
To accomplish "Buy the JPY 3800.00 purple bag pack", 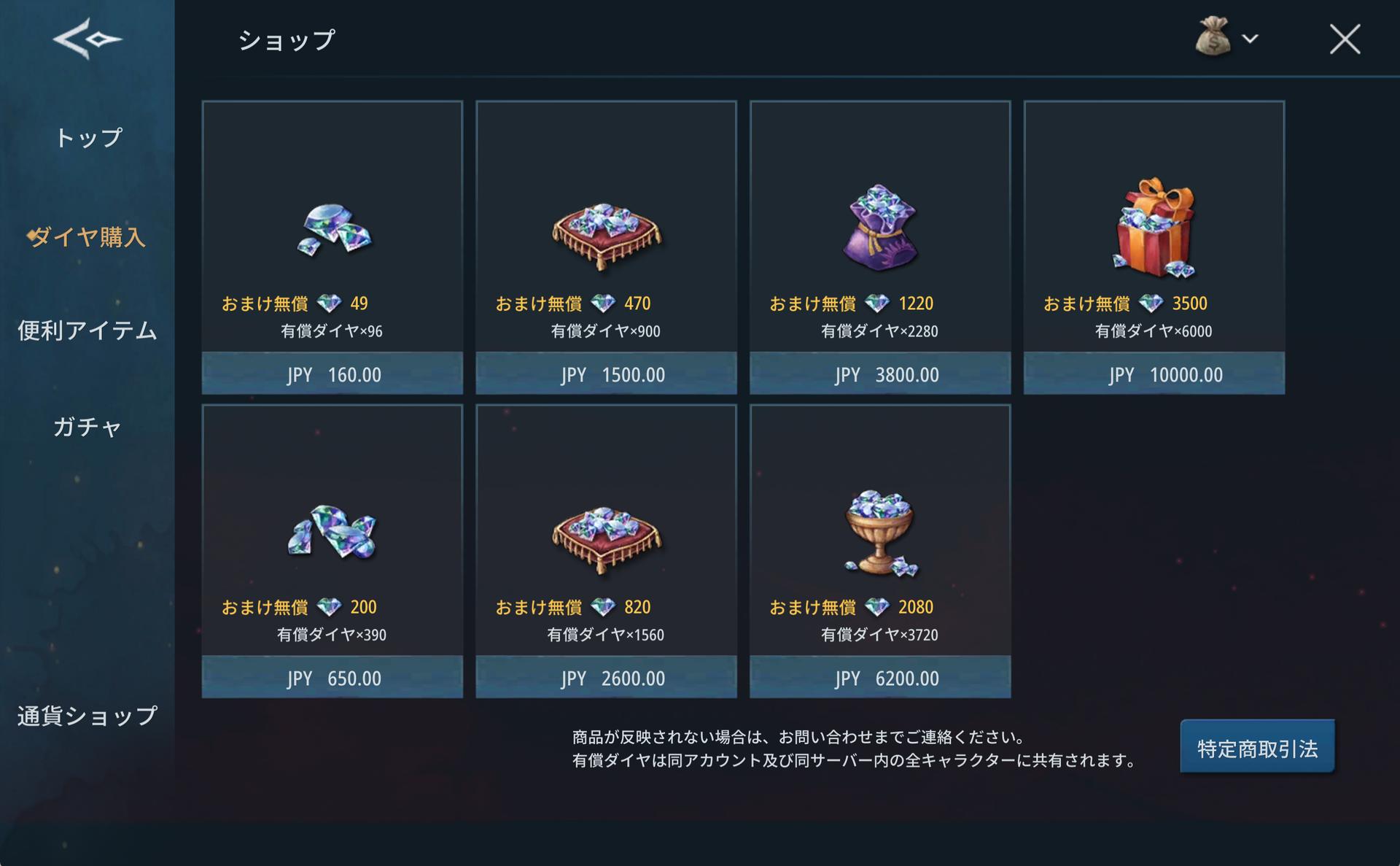I will (880, 374).
